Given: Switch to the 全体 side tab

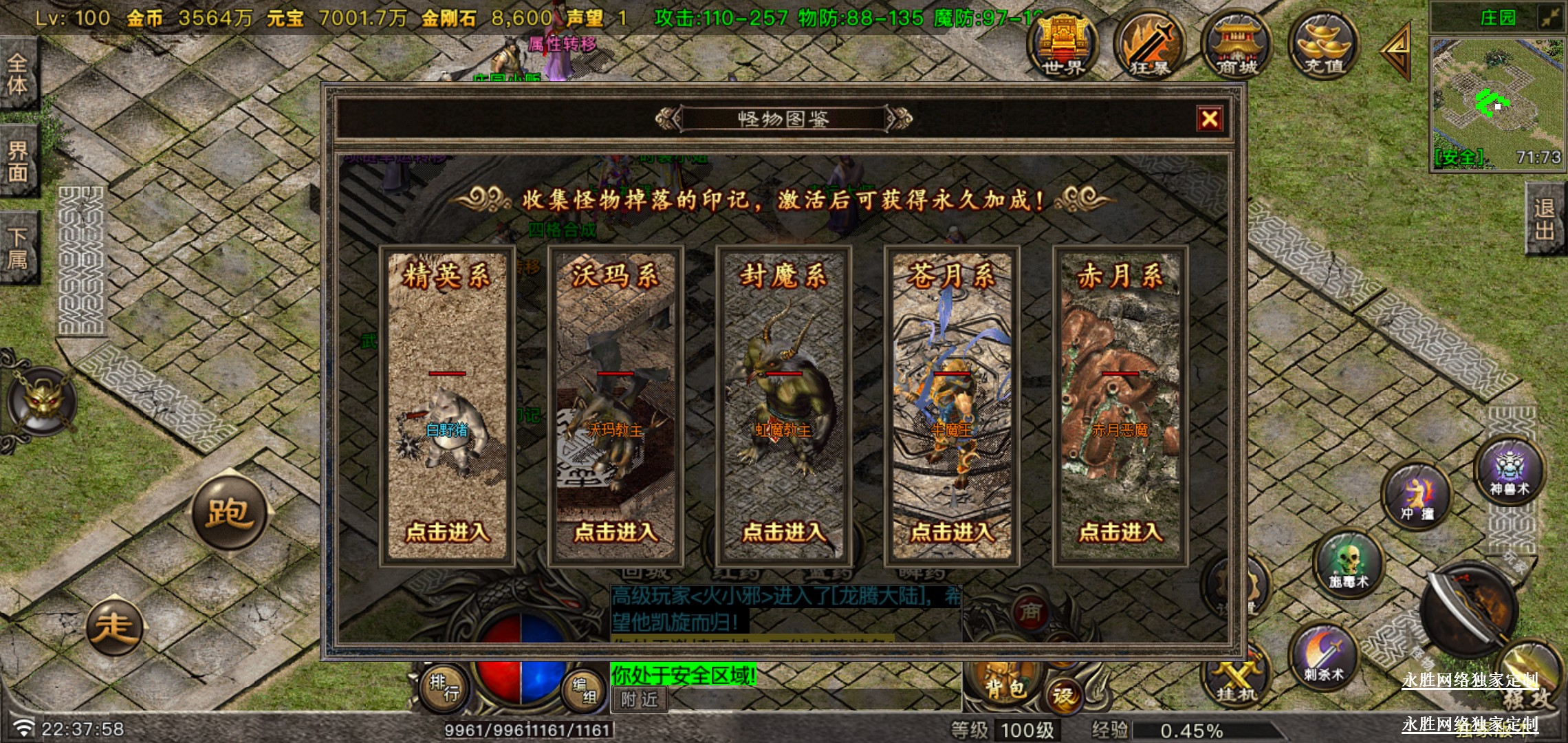Looking at the screenshot, I should pyautogui.click(x=18, y=74).
